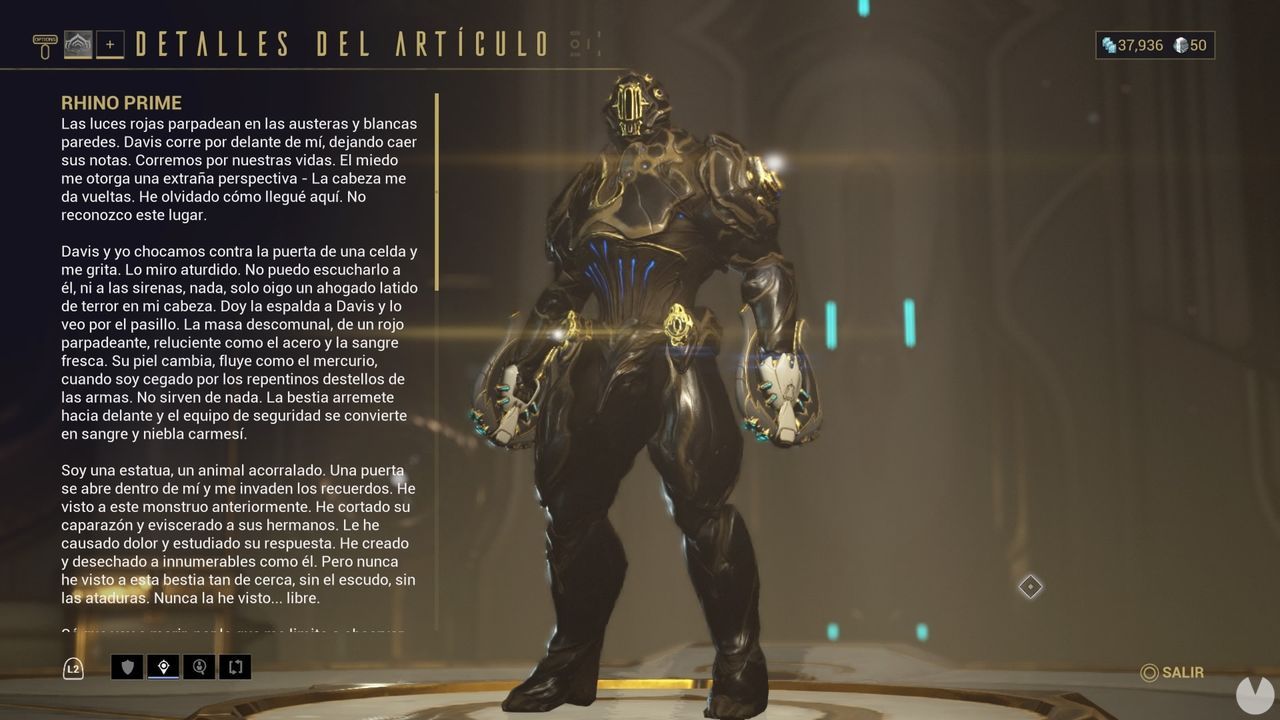The height and width of the screenshot is (720, 1280).
Task: Click the plus icon beside the Warframe emblem
Action: pos(112,44)
